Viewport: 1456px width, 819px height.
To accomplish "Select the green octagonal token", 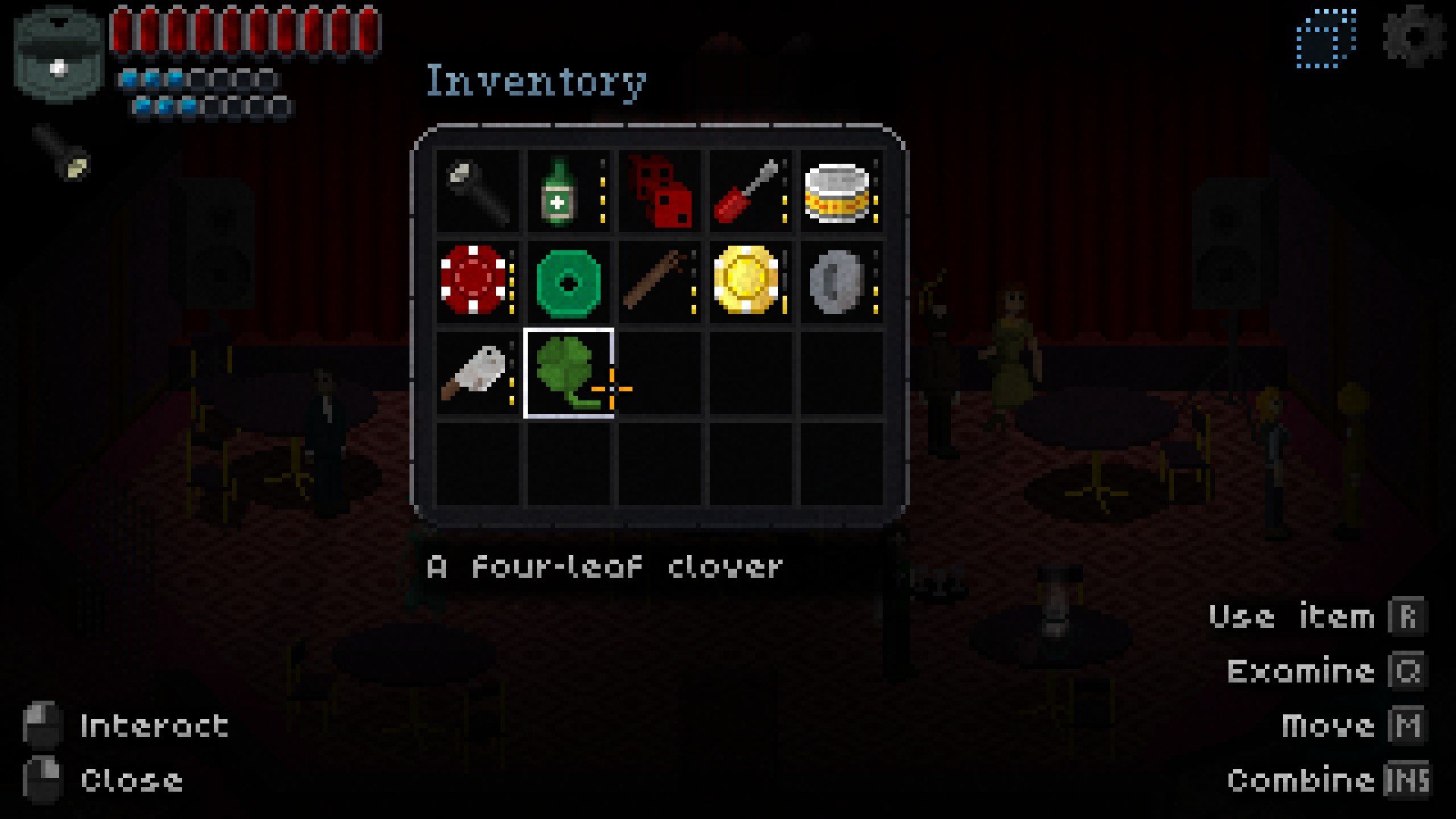I will click(568, 283).
